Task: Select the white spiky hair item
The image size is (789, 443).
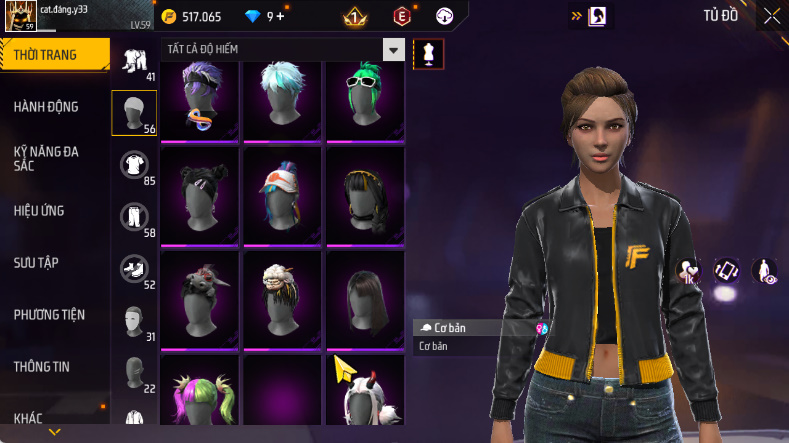Action: pyautogui.click(x=282, y=100)
